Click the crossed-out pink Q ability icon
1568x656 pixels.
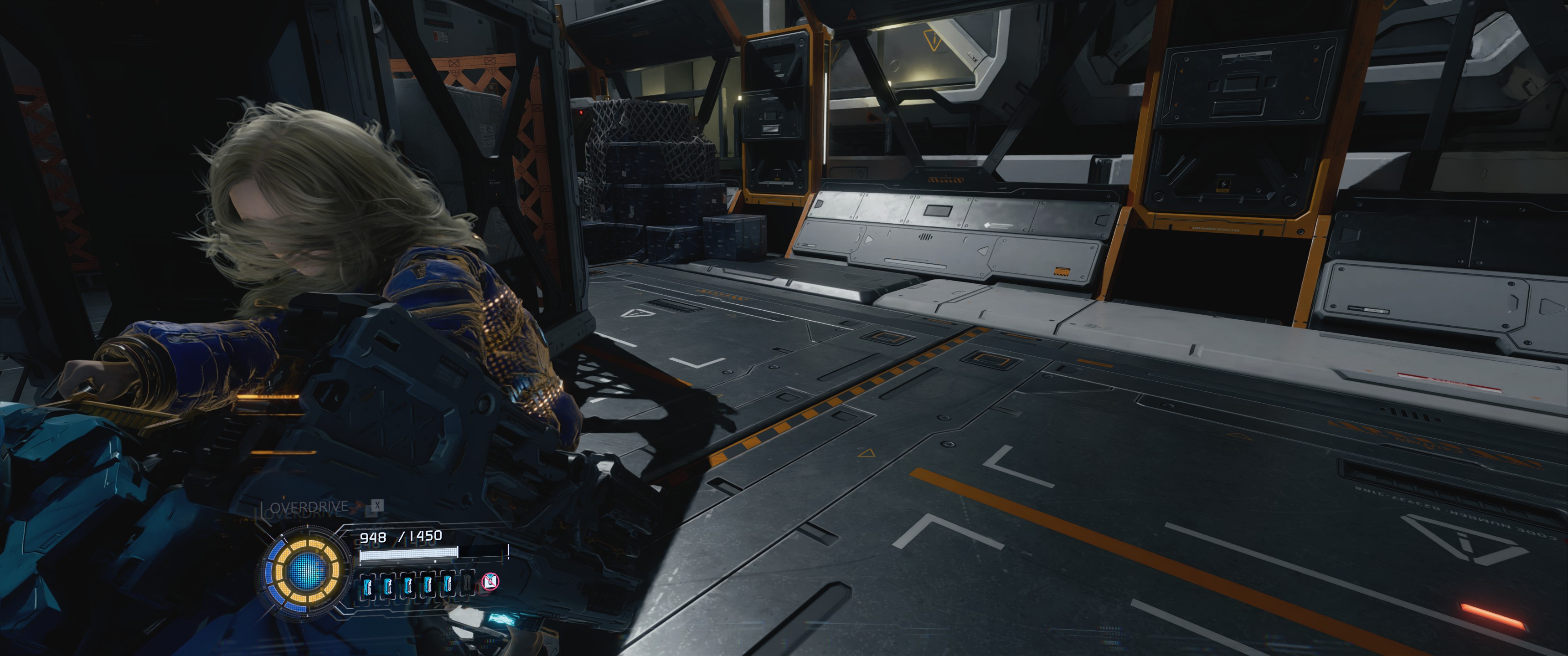point(490,582)
